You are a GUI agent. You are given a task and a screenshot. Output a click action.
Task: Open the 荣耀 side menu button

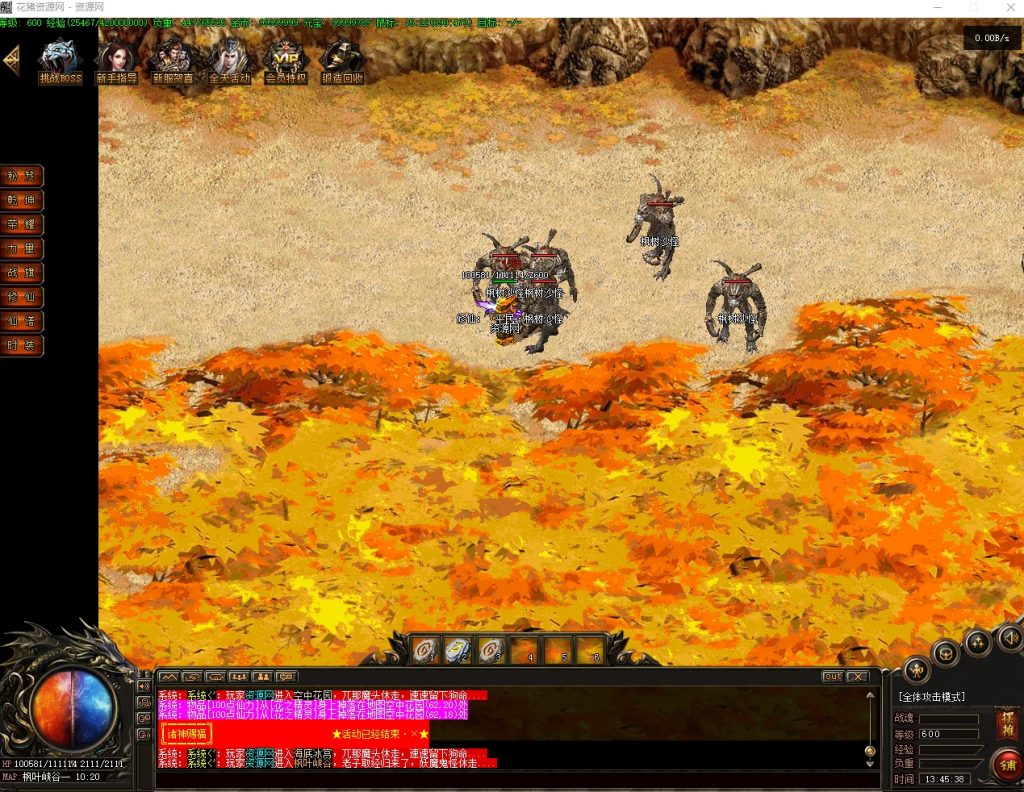tap(22, 224)
